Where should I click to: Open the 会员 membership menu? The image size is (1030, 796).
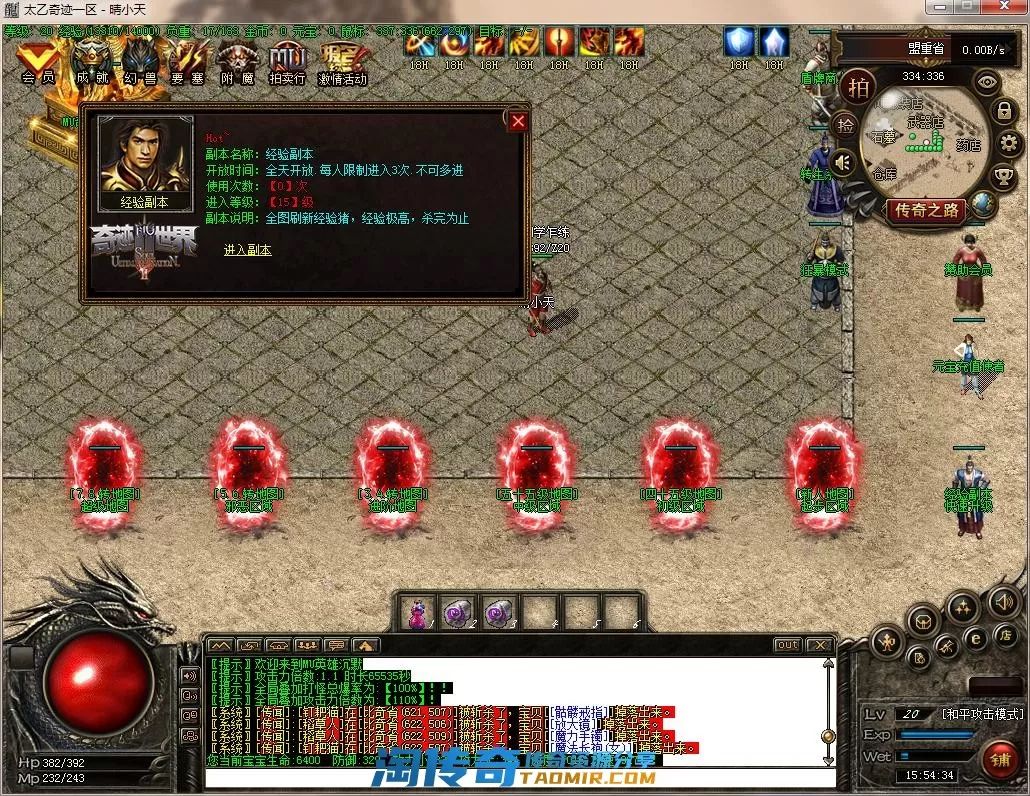point(38,62)
